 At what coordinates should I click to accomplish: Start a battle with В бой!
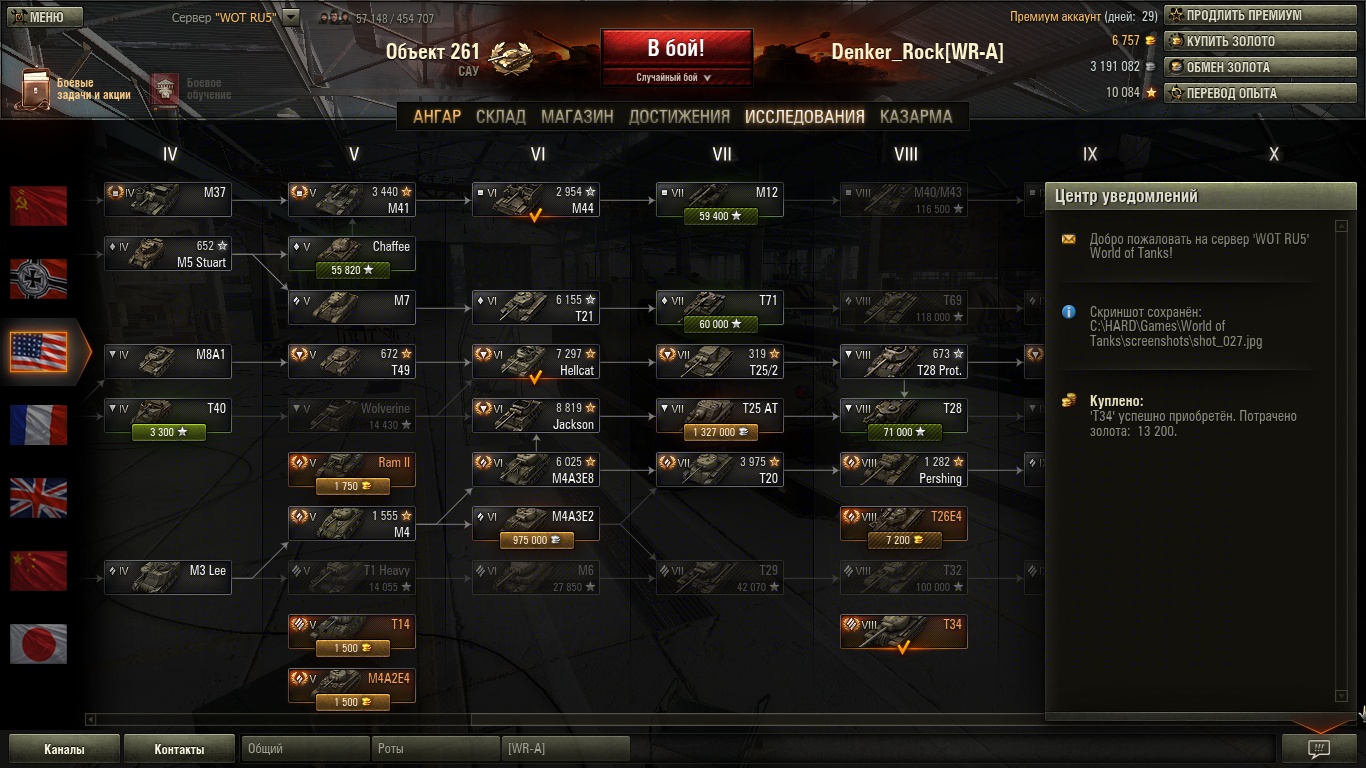tap(676, 49)
